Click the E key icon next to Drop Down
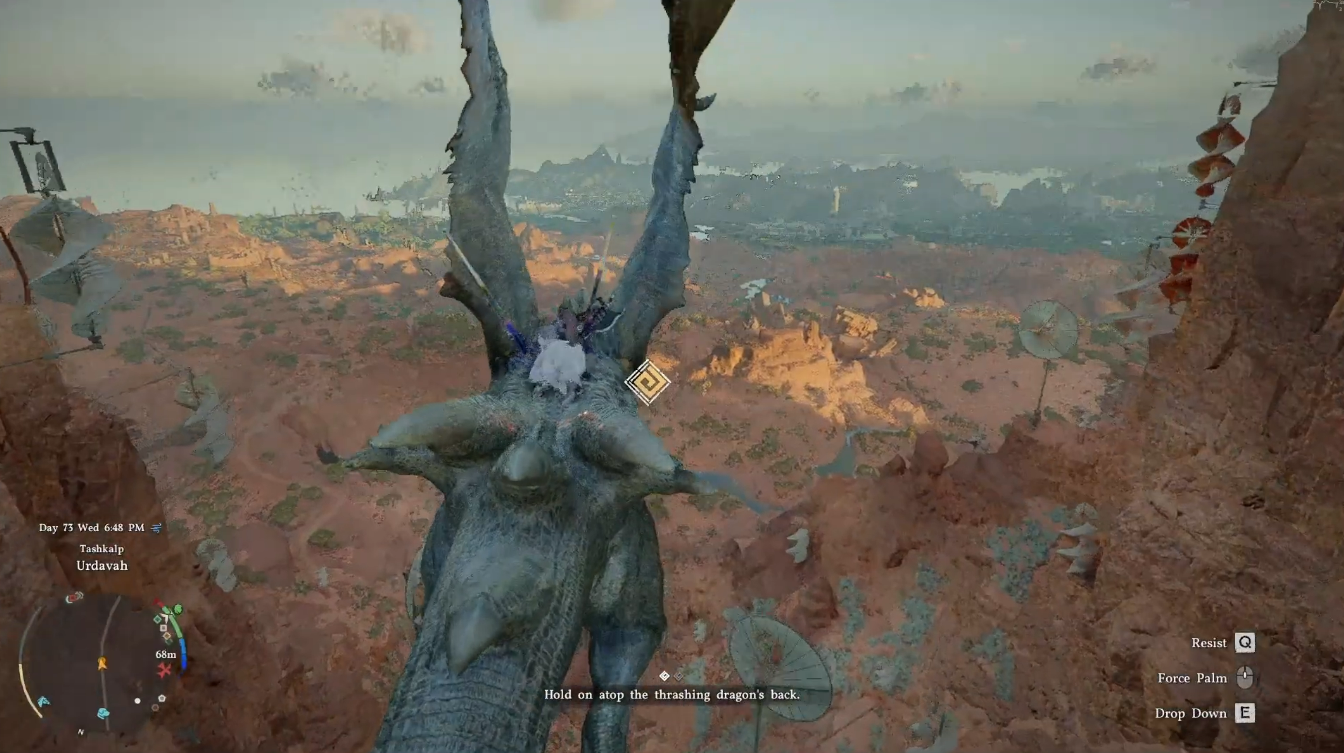Screen dimensions: 1344x753 point(1244,713)
